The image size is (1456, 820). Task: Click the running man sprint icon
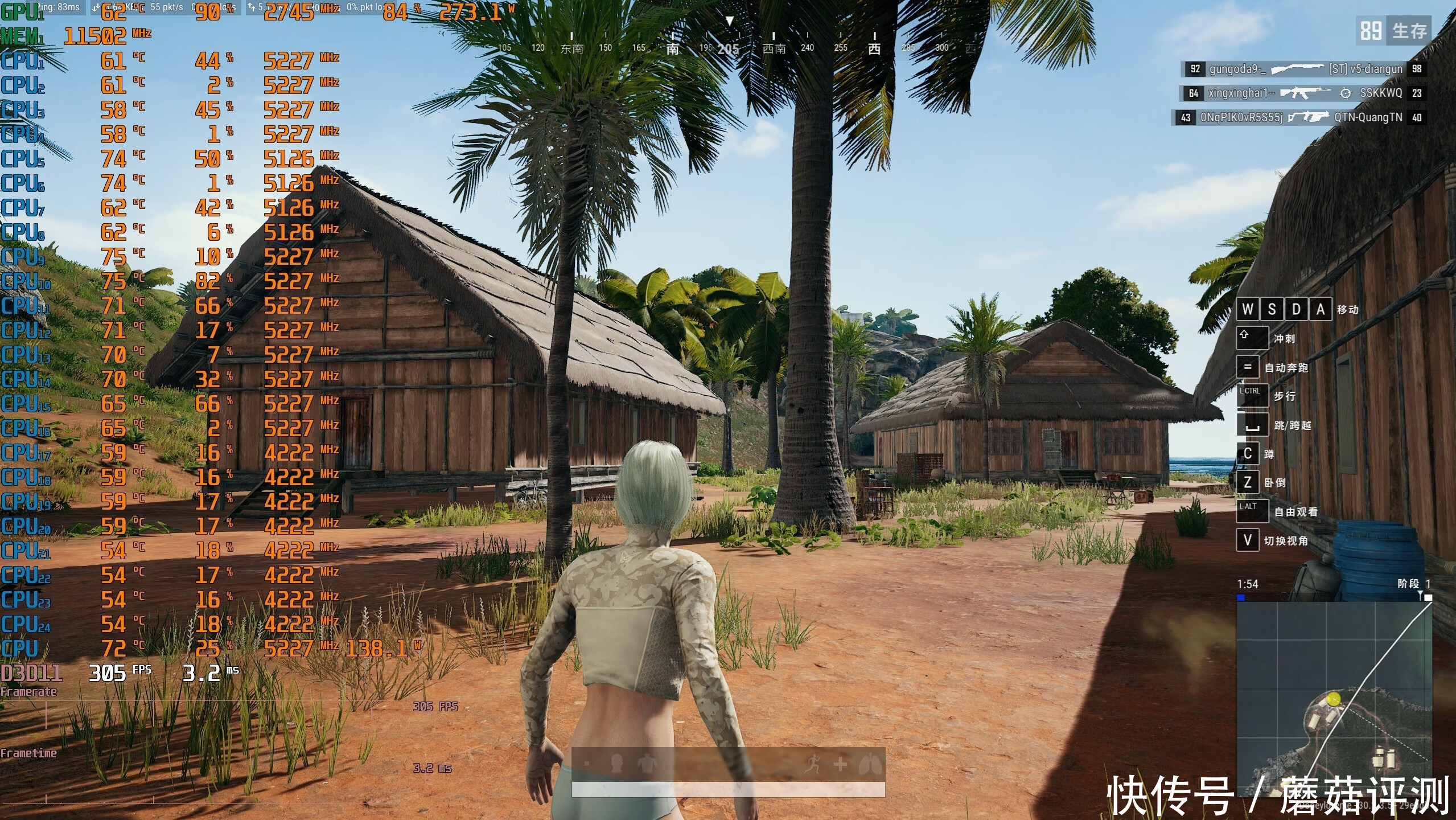click(x=814, y=764)
